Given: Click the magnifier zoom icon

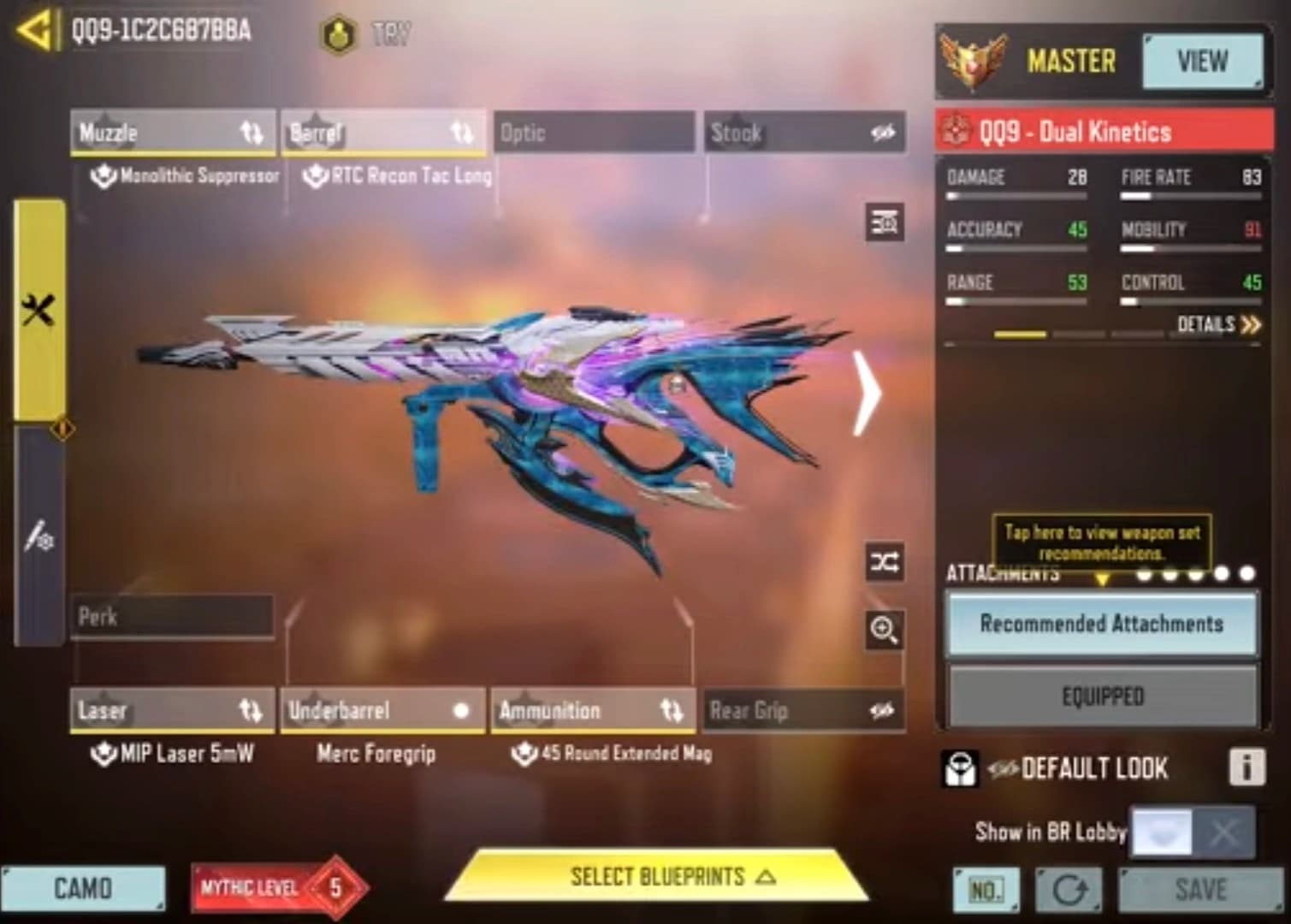Looking at the screenshot, I should pos(884,631).
